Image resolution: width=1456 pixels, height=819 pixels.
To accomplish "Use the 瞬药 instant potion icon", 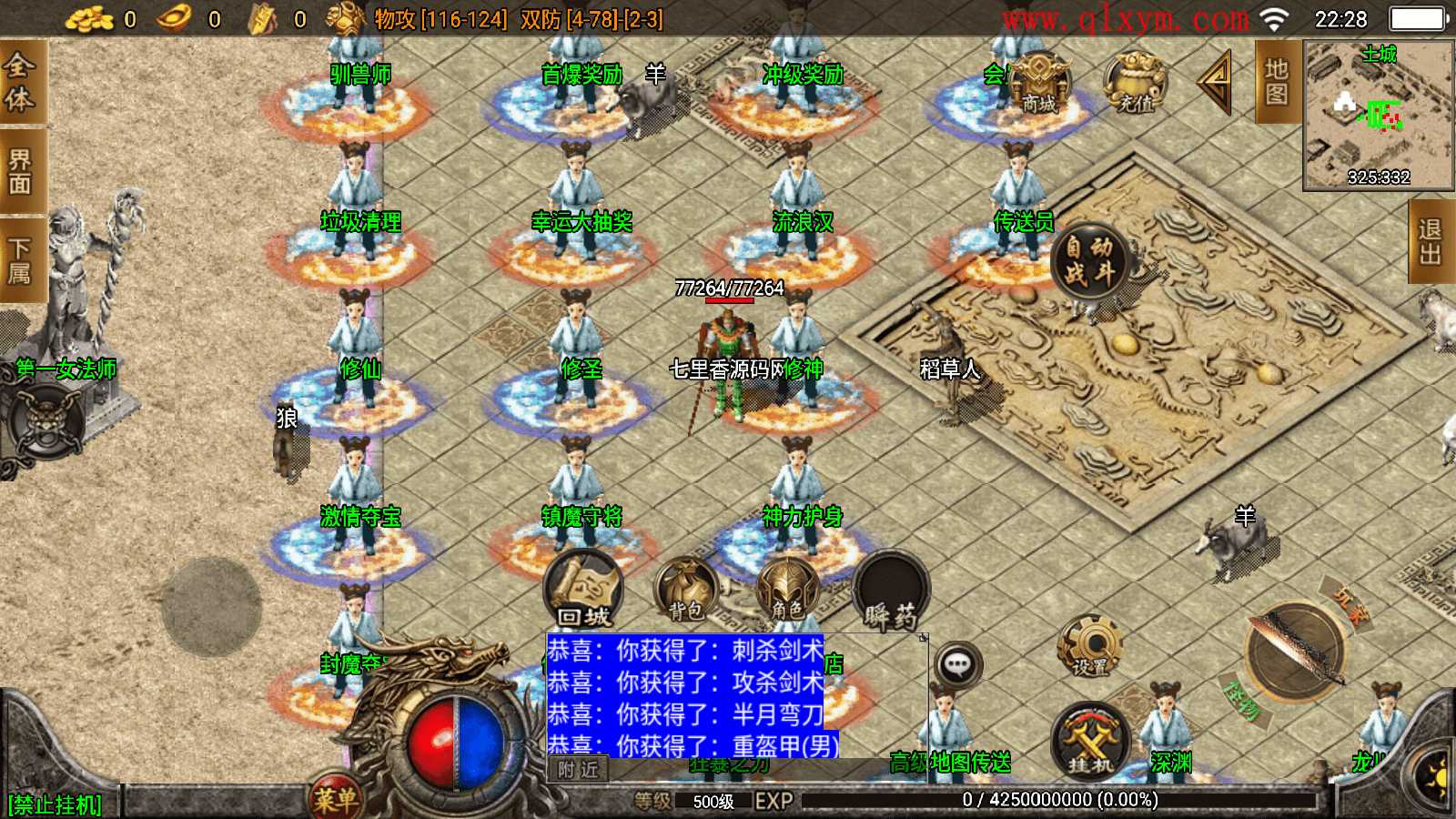I will point(892,591).
